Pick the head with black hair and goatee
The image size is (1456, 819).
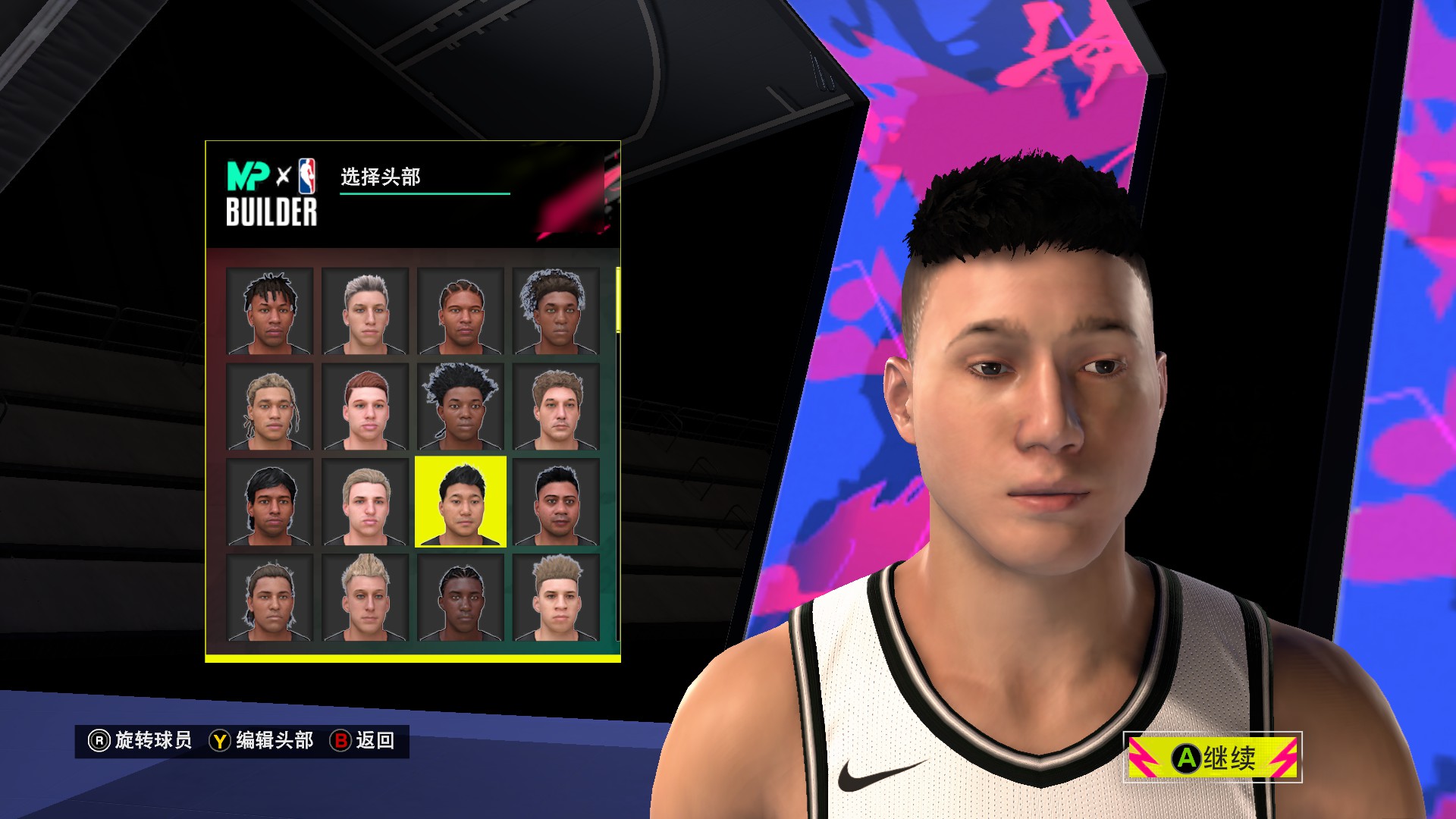(x=557, y=502)
